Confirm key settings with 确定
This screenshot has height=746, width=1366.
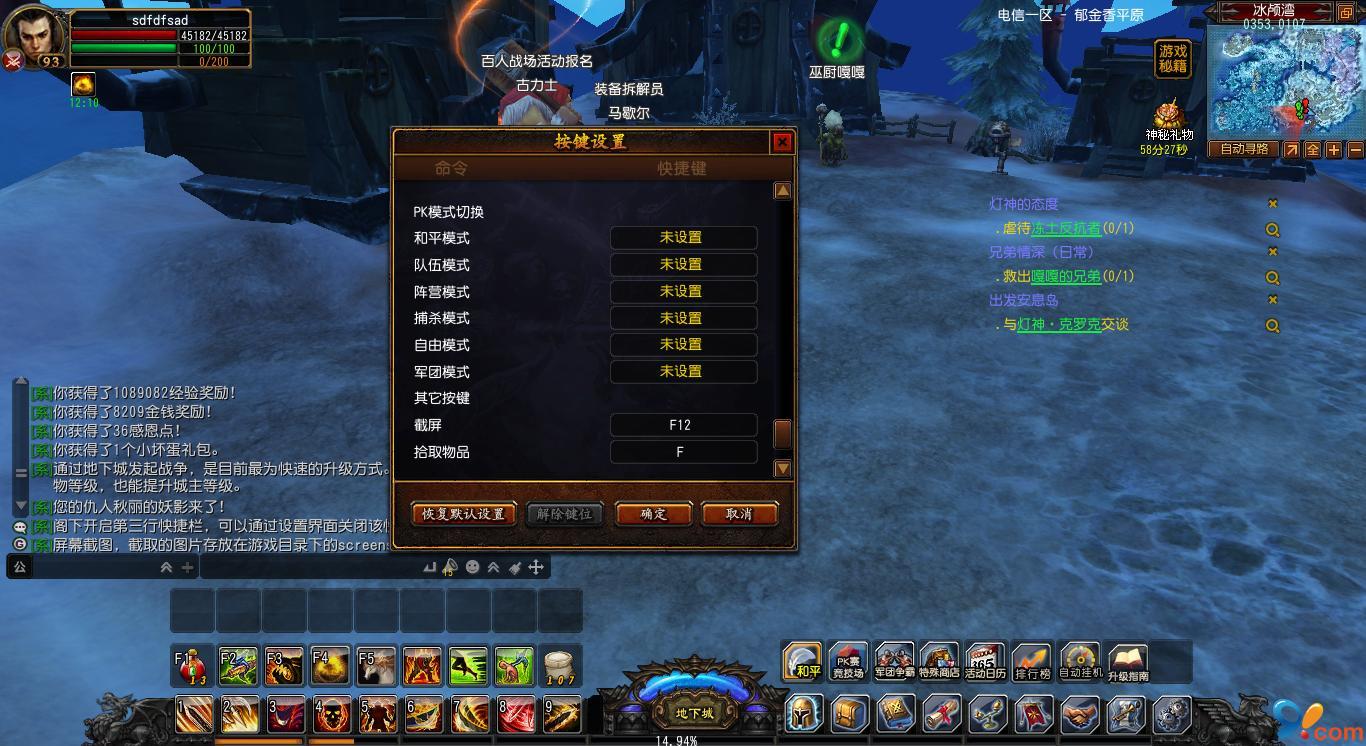[653, 514]
